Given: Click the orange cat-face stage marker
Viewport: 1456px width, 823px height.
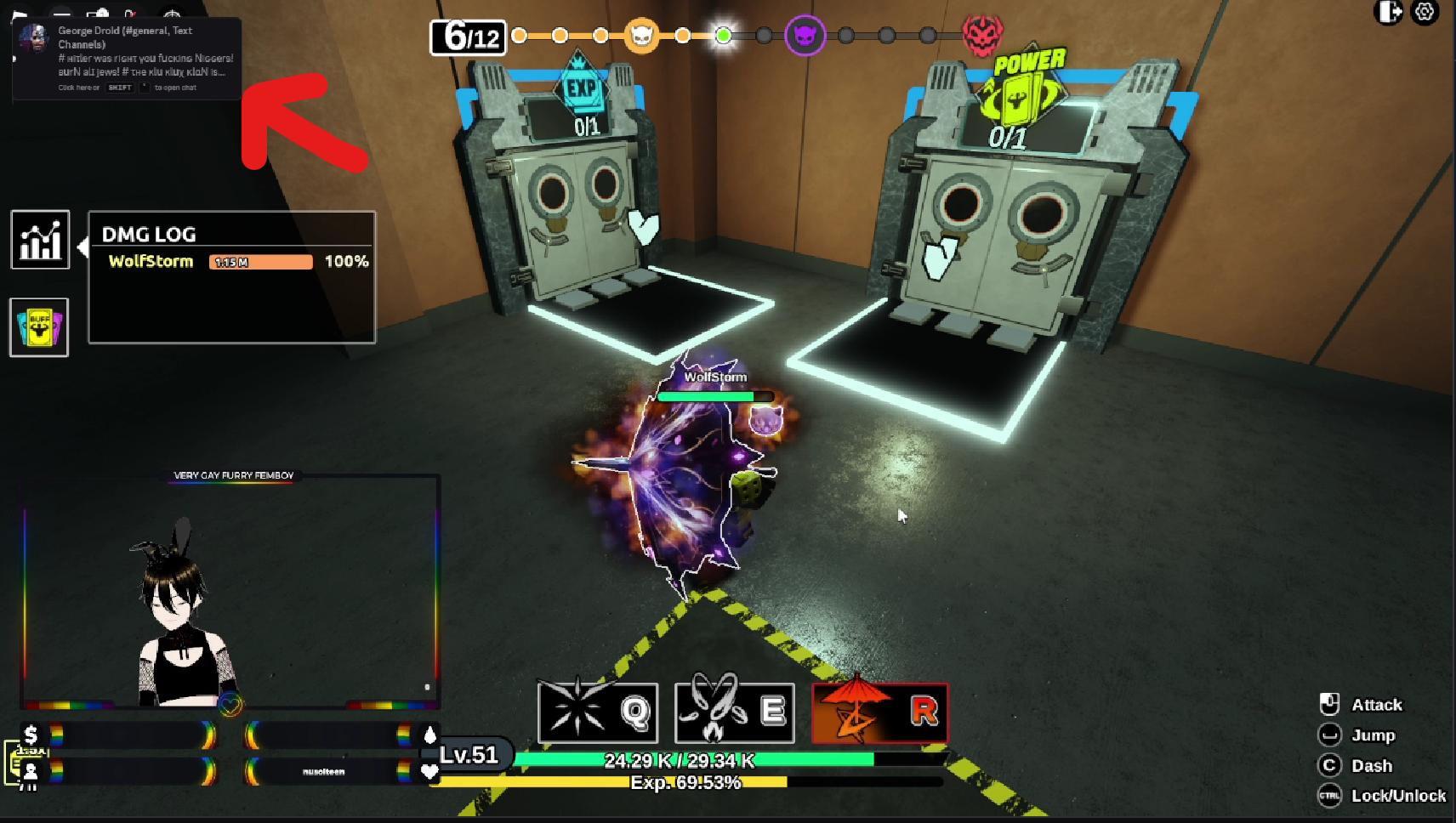Looking at the screenshot, I should (x=642, y=36).
